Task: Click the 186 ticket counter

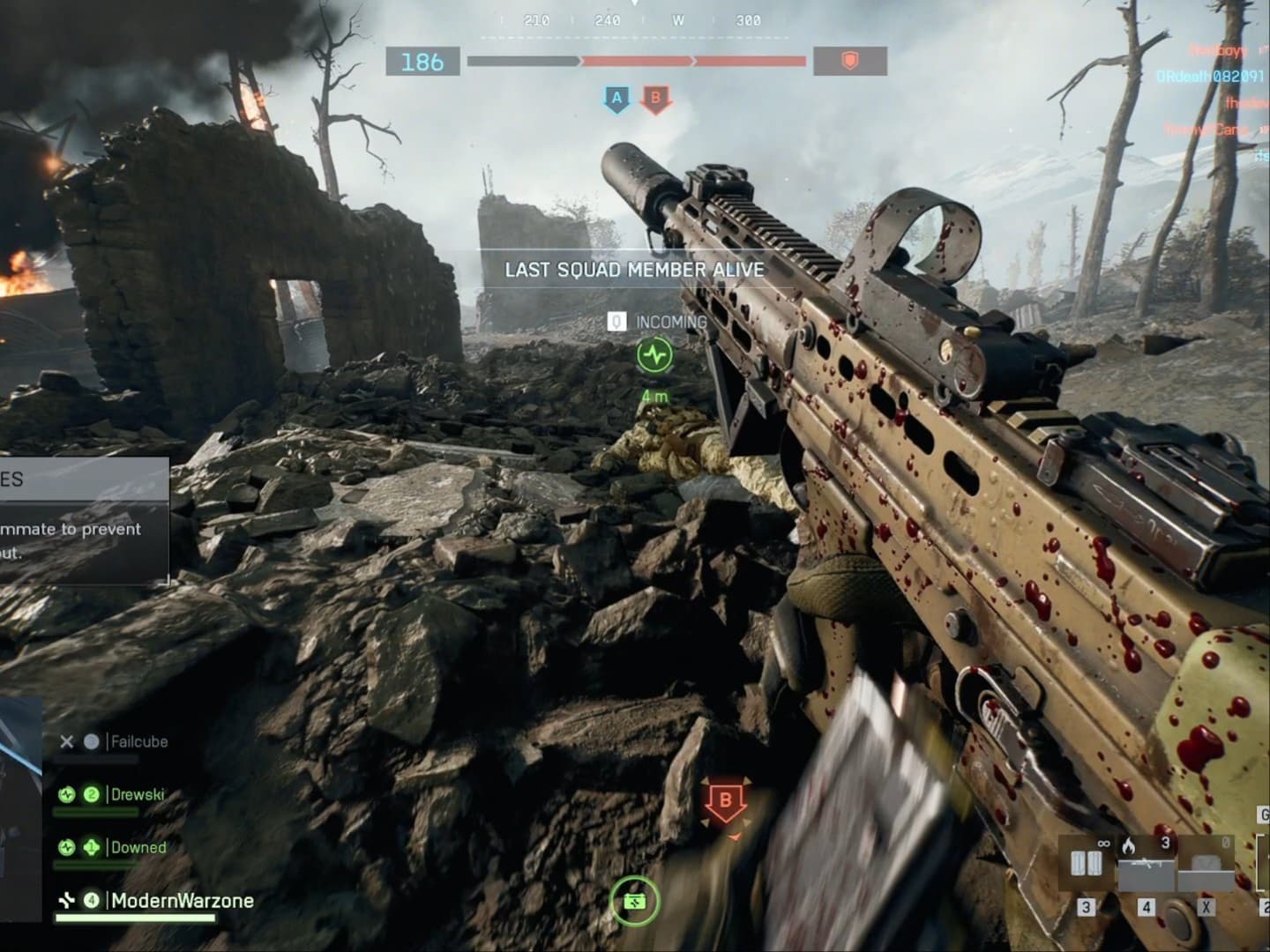Action: coord(422,63)
